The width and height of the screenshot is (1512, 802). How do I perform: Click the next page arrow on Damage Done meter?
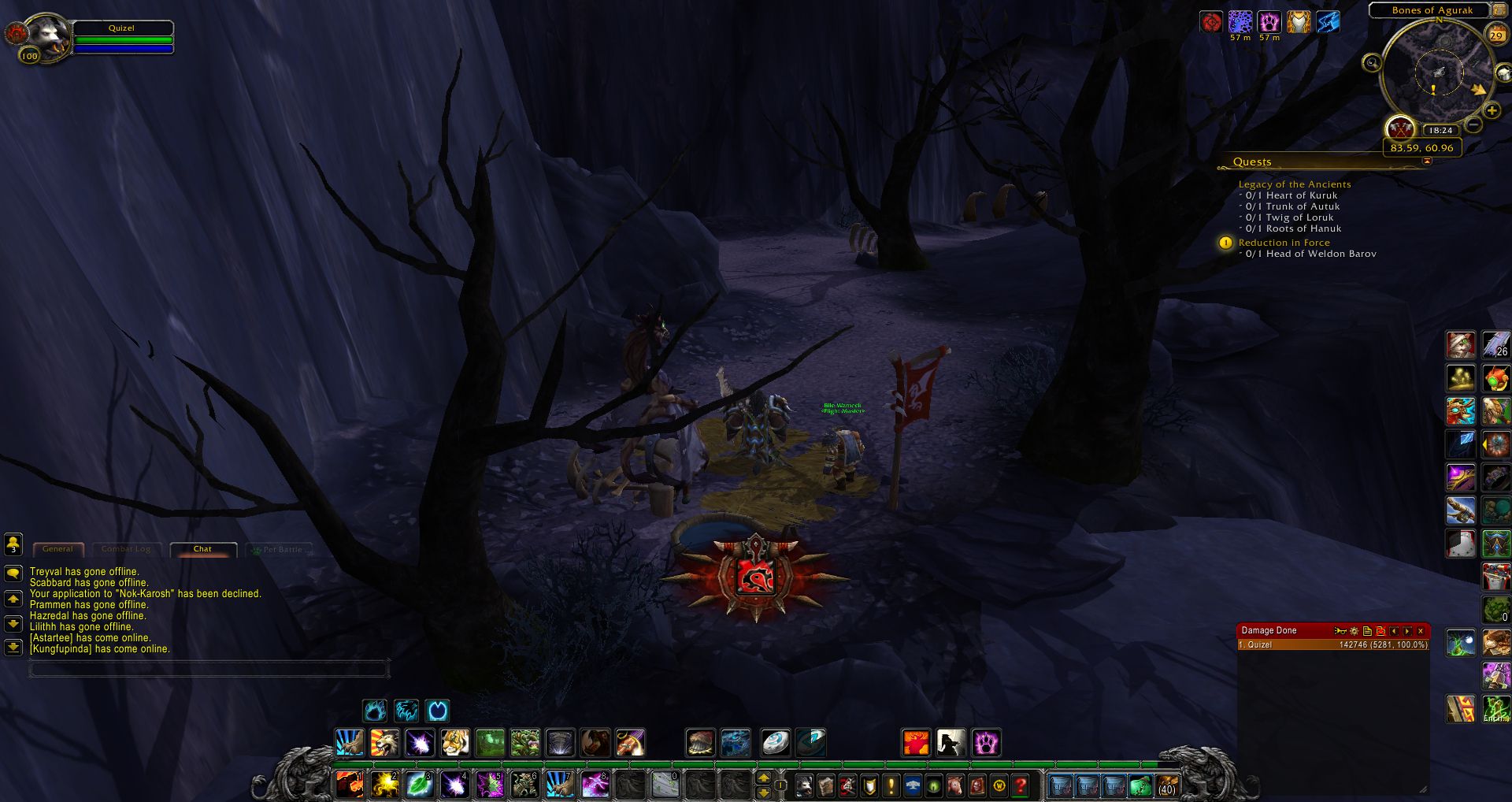[1407, 631]
